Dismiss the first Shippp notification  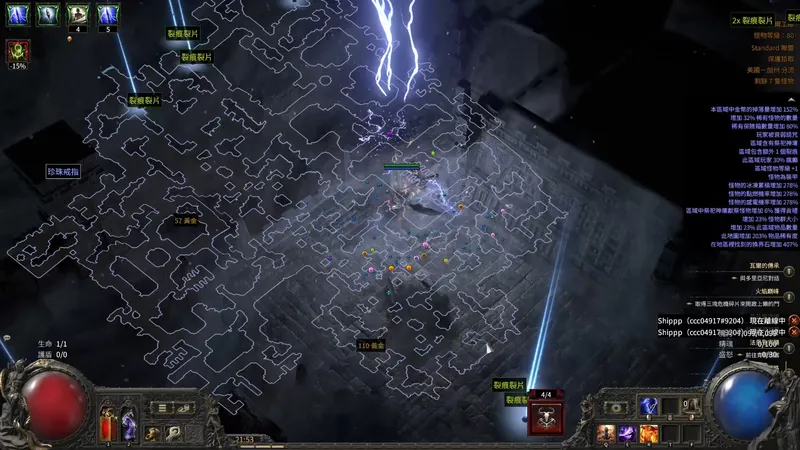793,321
